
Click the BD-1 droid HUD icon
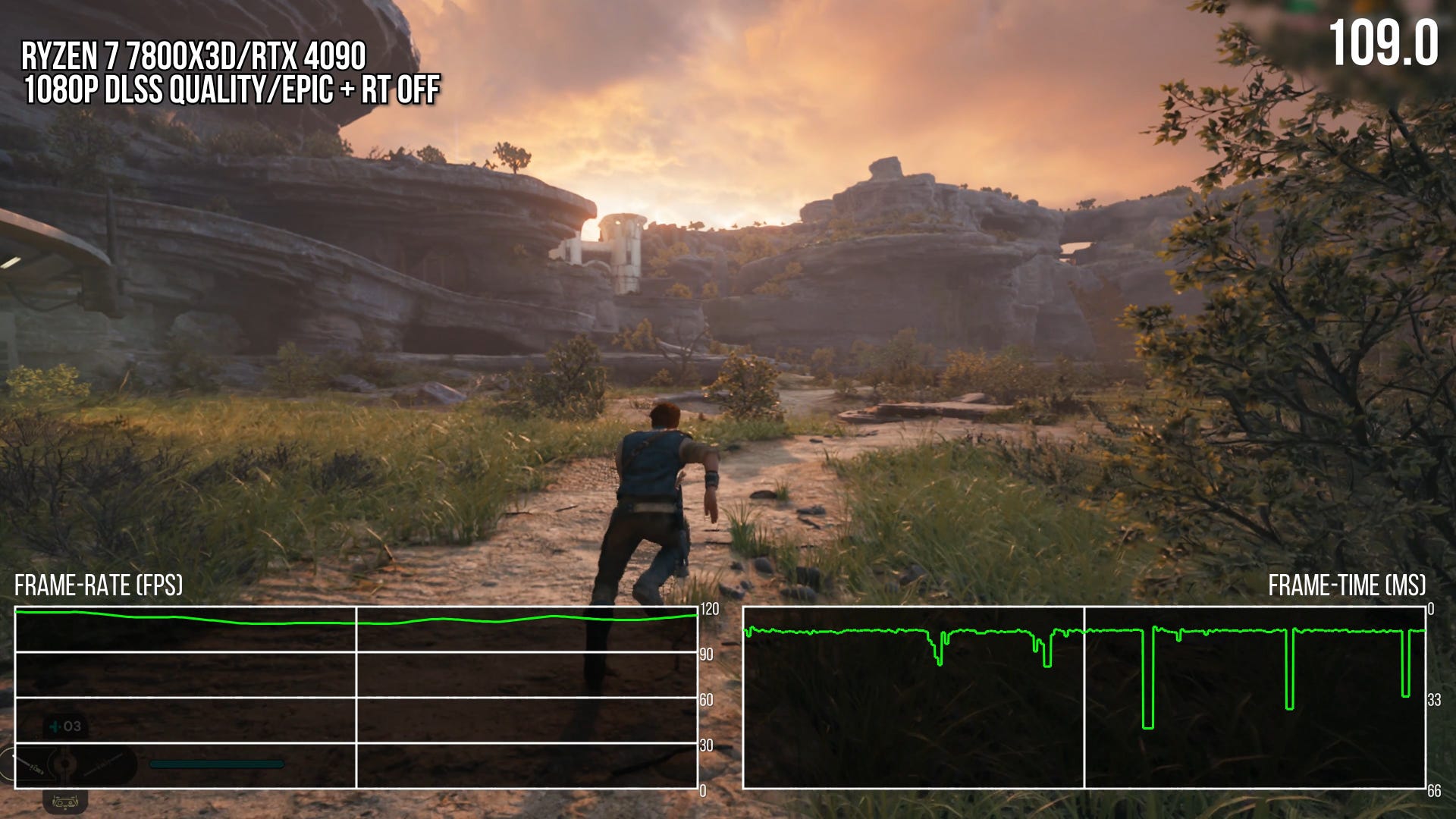point(66,802)
